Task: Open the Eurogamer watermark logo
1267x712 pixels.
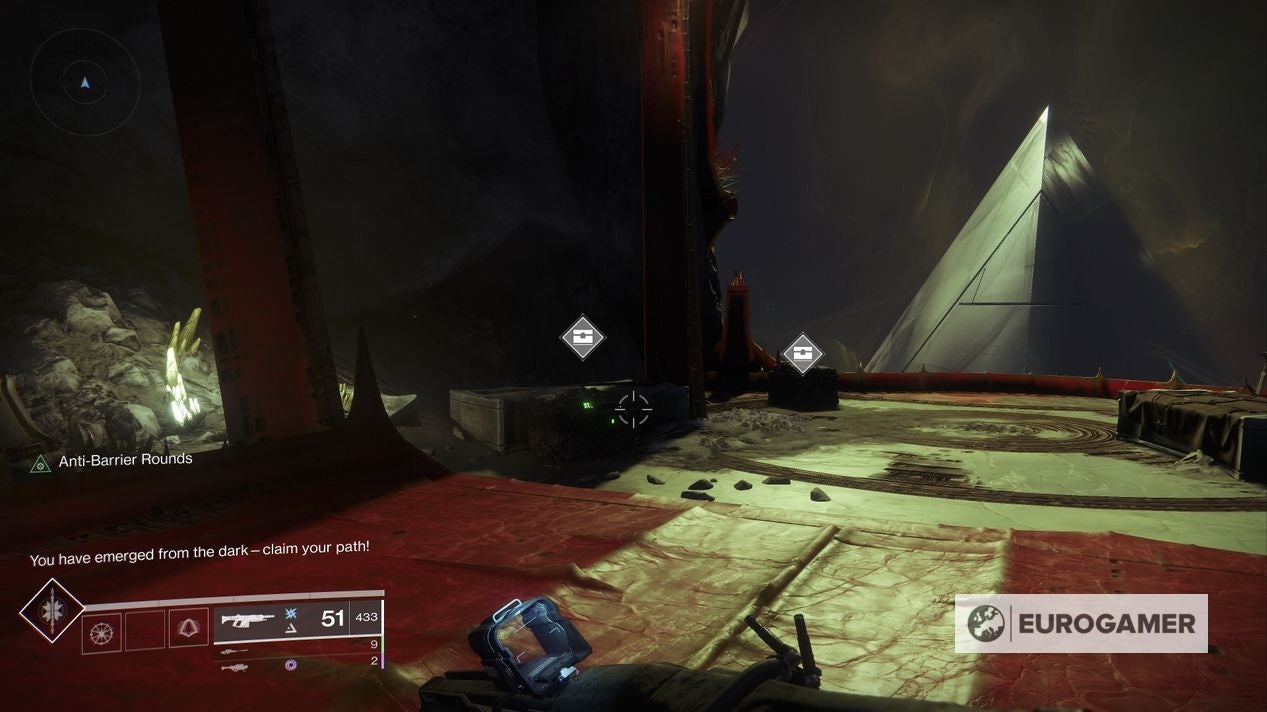Action: [1080, 624]
